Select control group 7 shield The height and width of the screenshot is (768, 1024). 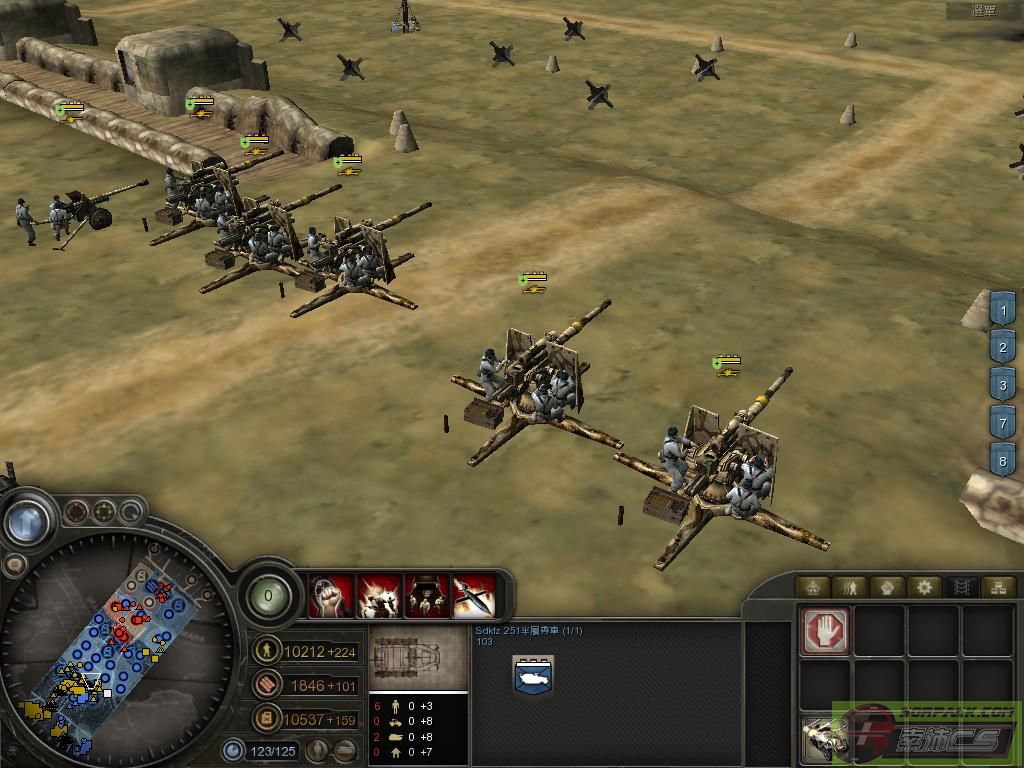[x=1002, y=421]
